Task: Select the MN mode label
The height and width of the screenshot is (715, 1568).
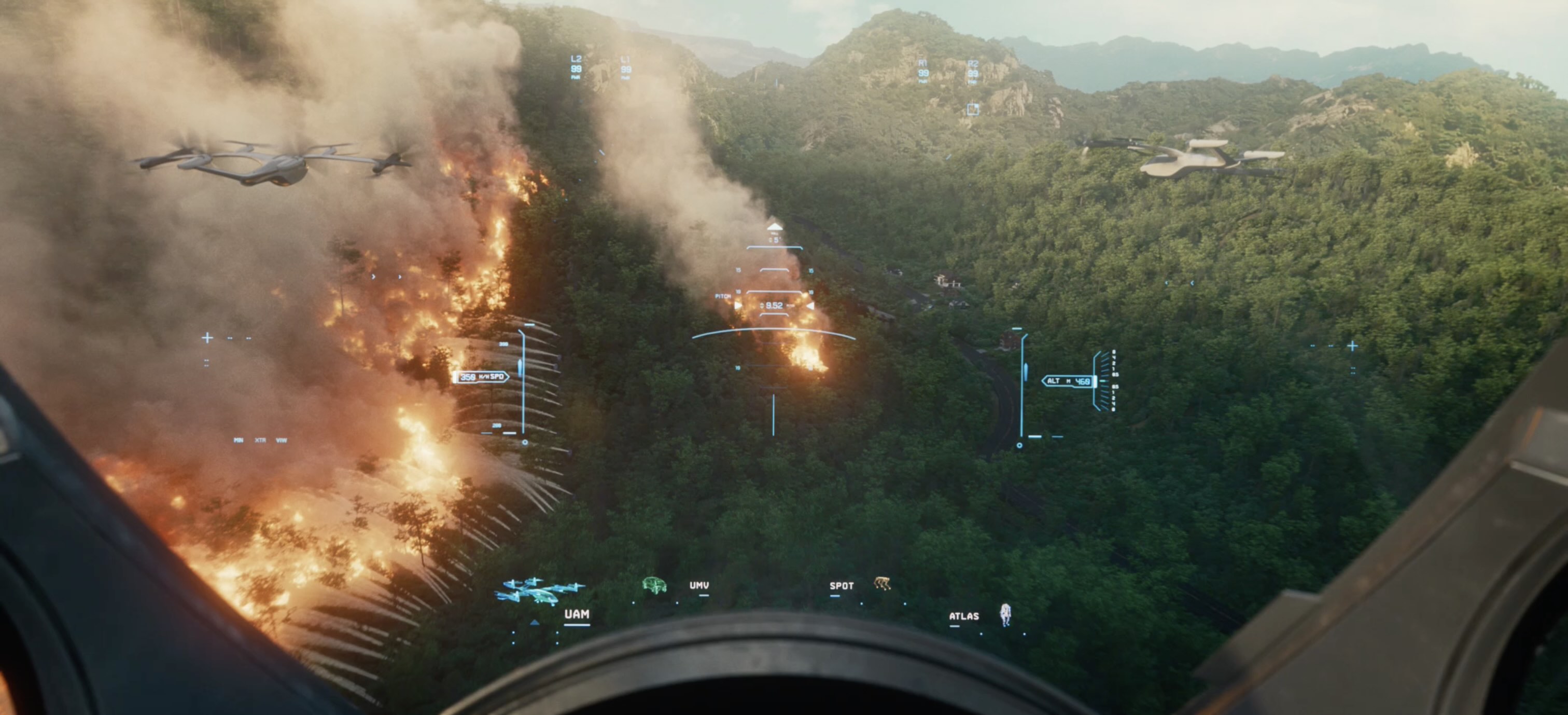Action: tap(238, 439)
